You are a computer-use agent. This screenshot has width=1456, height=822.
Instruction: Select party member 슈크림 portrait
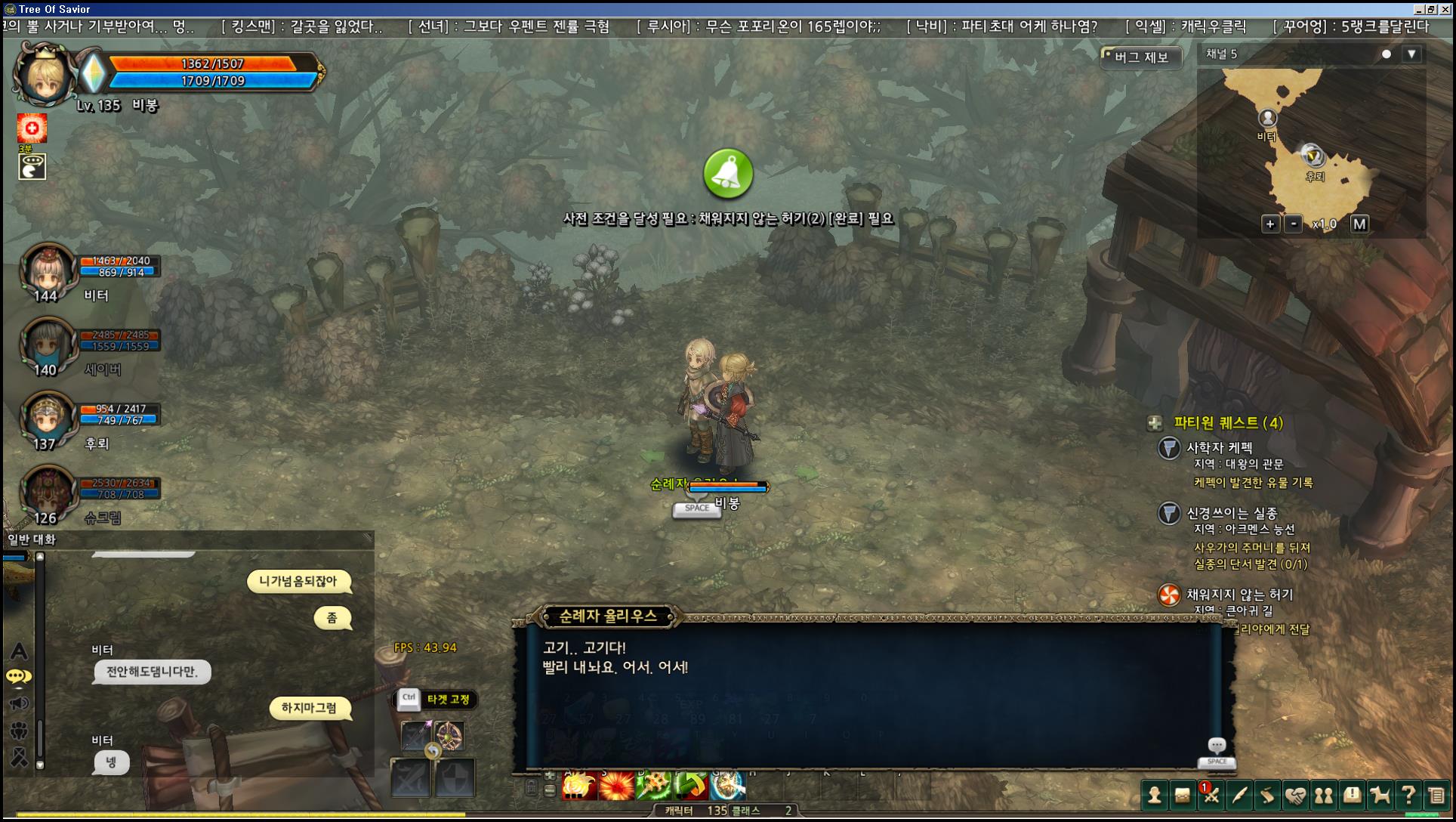click(x=48, y=492)
